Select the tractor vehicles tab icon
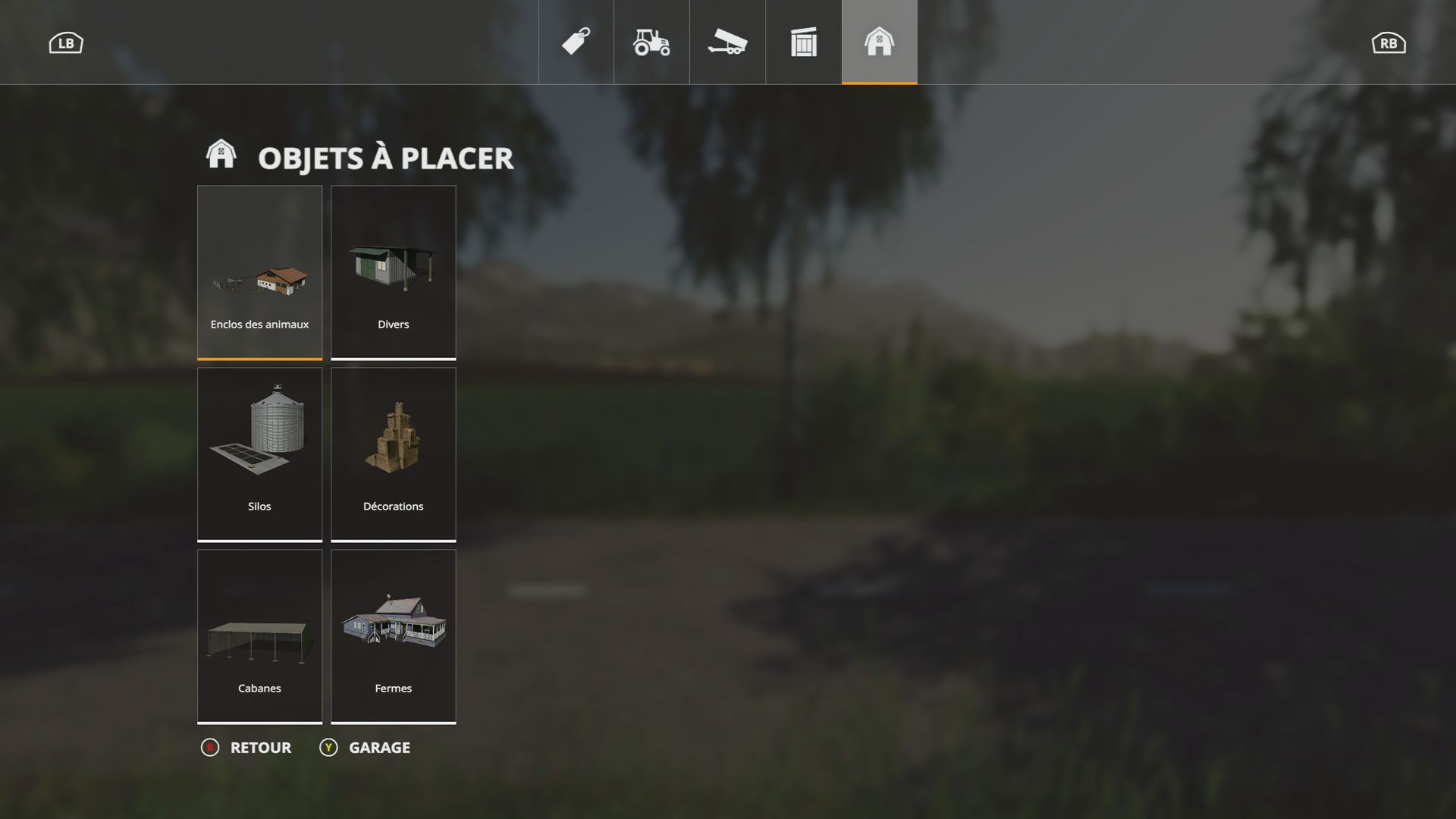Screen dimensions: 1456x819 [651, 43]
